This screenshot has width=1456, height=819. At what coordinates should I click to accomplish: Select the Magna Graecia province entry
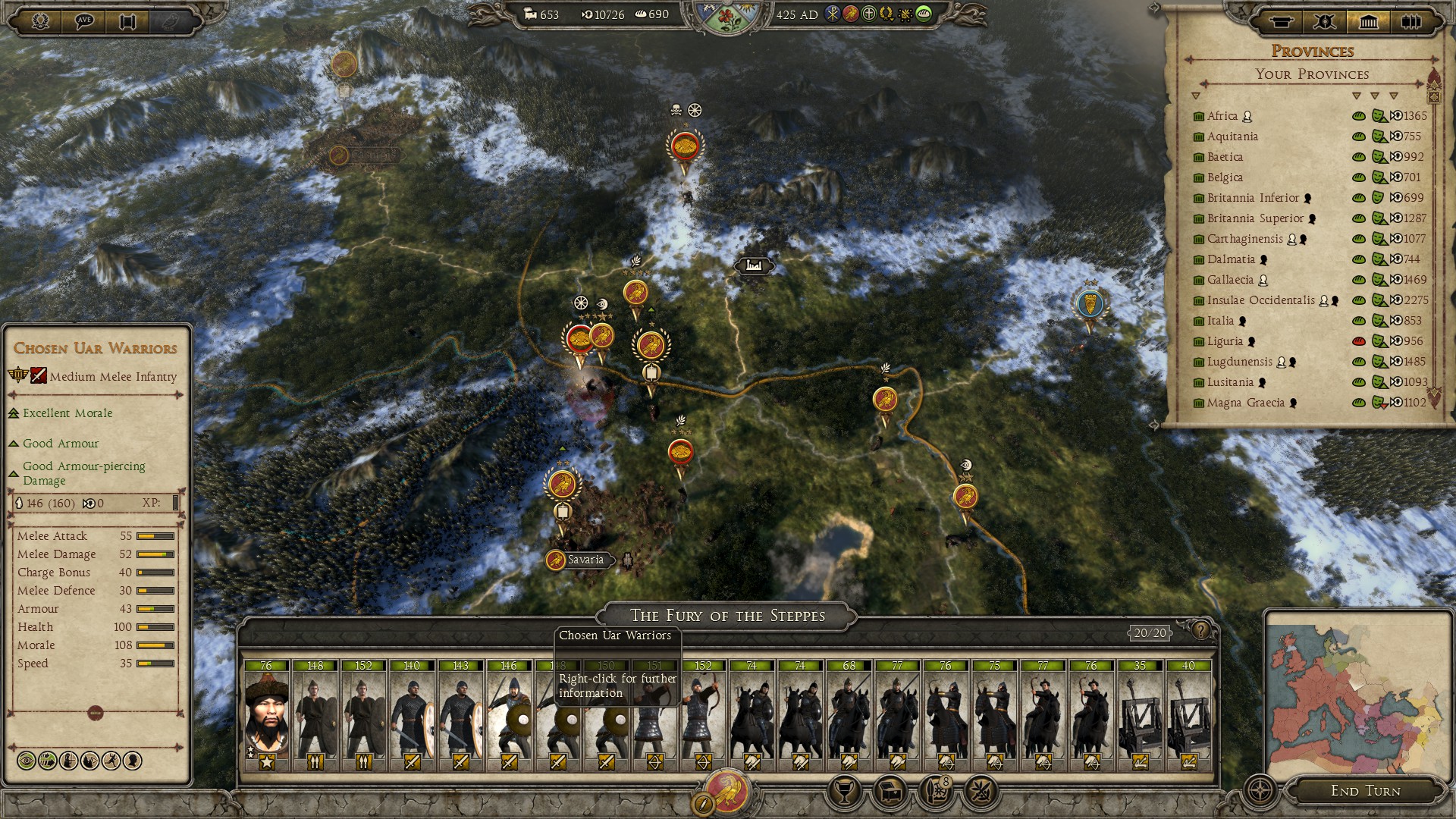coord(1245,403)
